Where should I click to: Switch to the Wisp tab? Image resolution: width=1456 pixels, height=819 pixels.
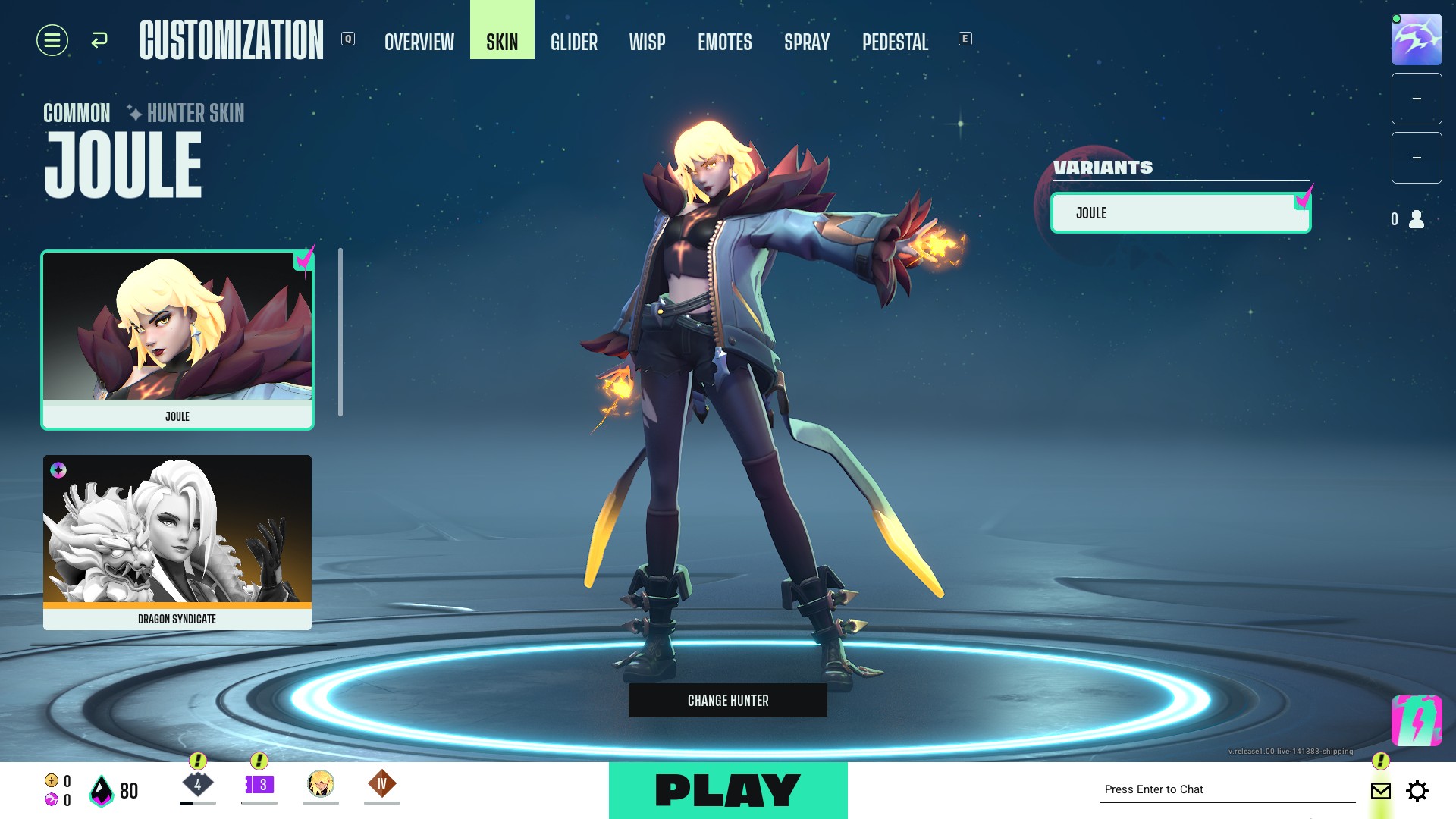pos(647,42)
